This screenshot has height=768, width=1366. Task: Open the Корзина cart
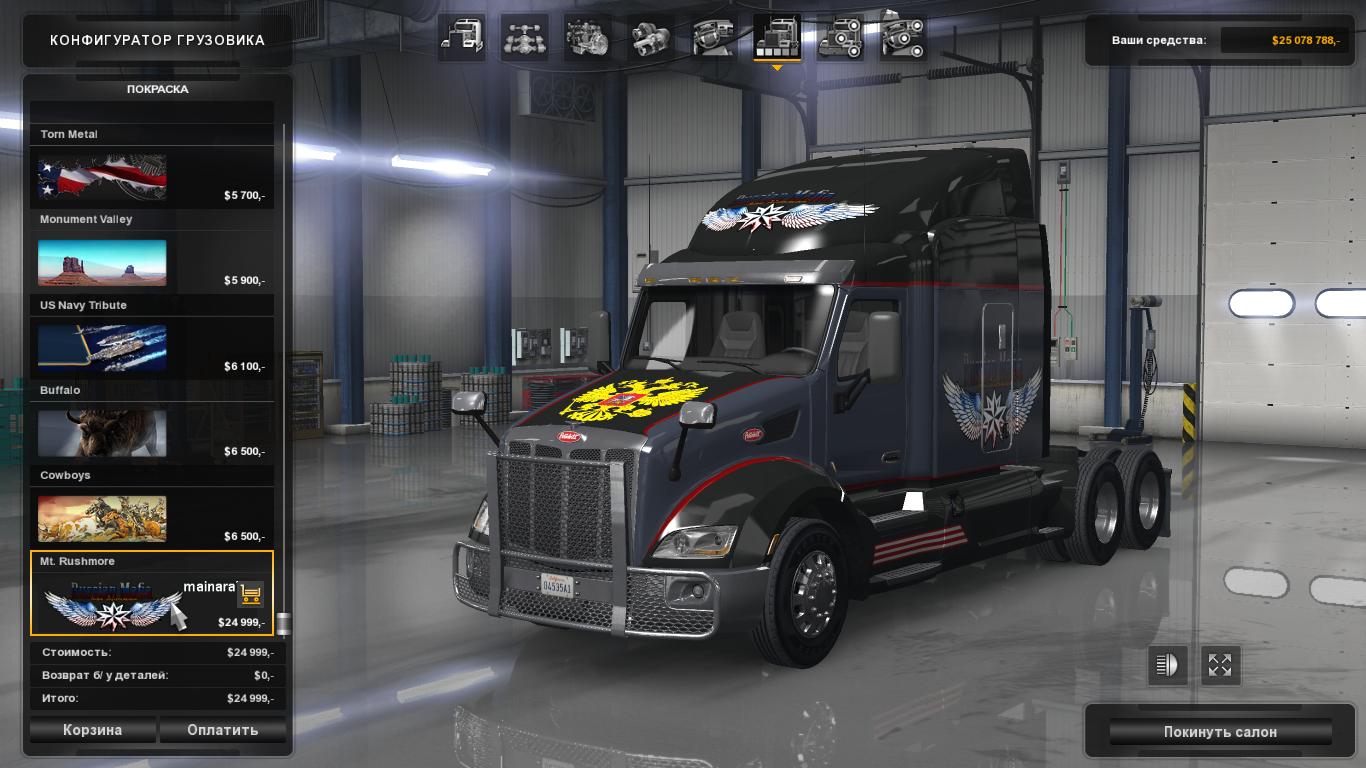(92, 730)
